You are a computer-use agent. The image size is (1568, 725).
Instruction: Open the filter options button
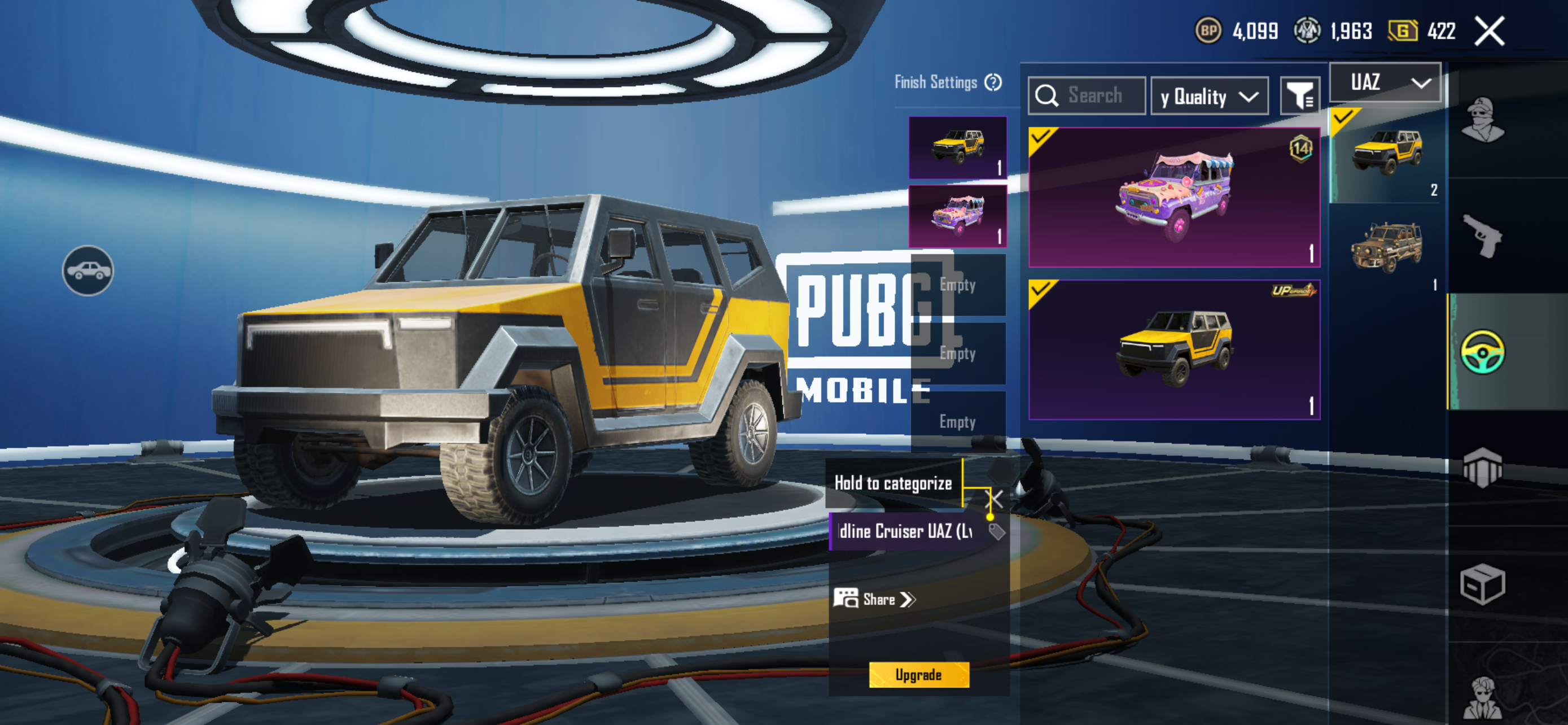[1299, 95]
